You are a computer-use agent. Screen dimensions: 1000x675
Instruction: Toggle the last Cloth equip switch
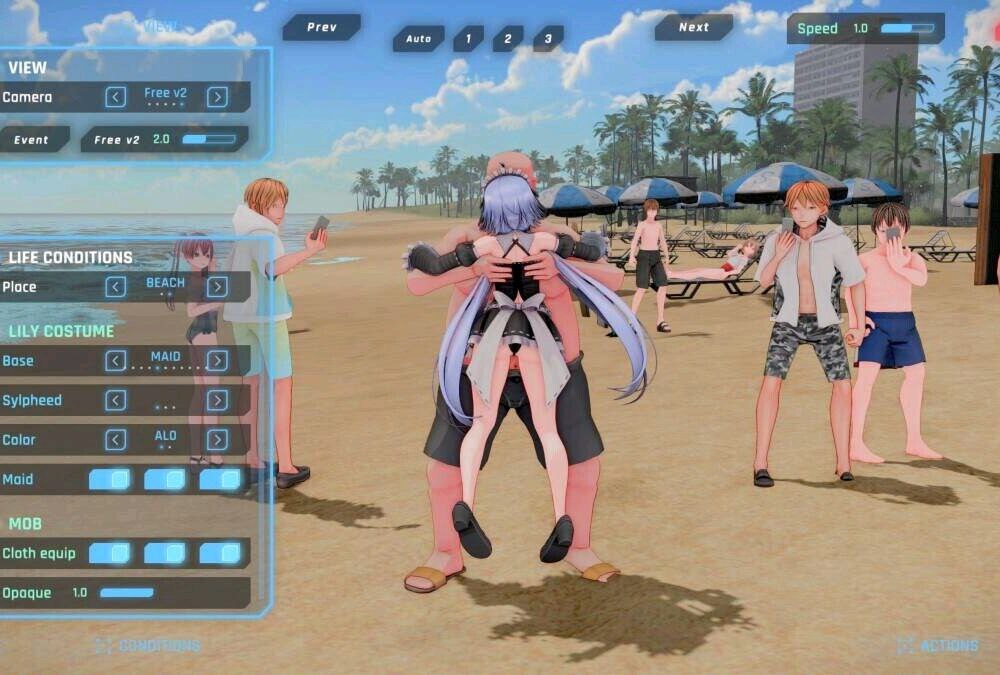tap(221, 553)
